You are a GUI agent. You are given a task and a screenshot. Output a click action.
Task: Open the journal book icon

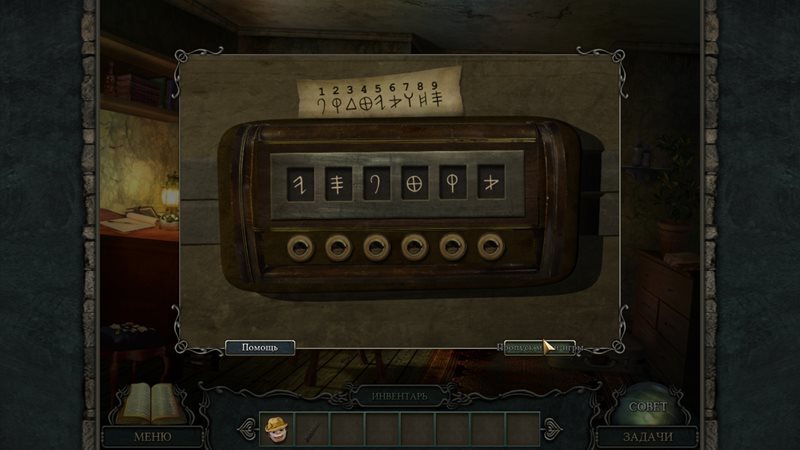146,403
